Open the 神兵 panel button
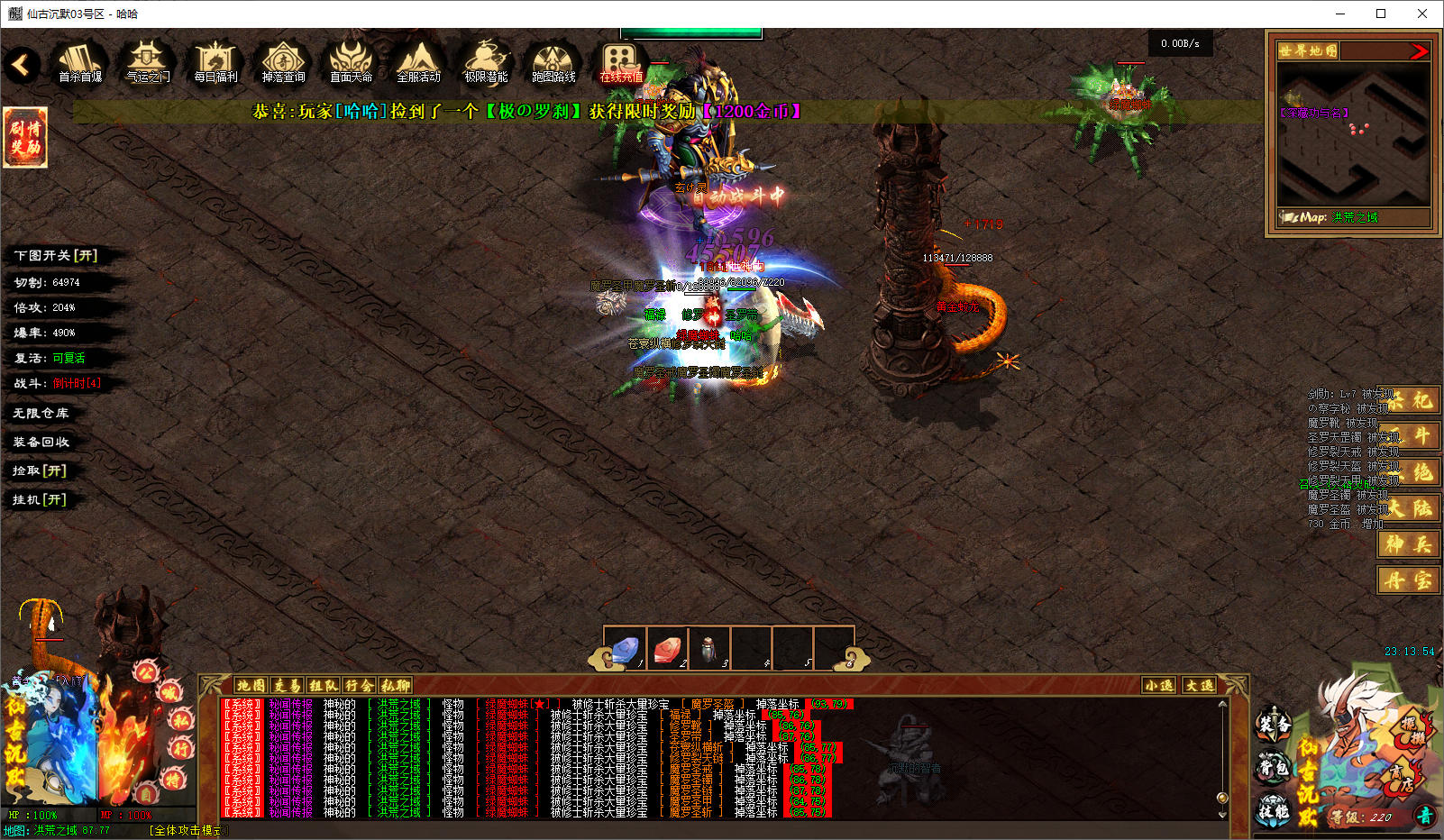This screenshot has height=840, width=1444. (1408, 544)
